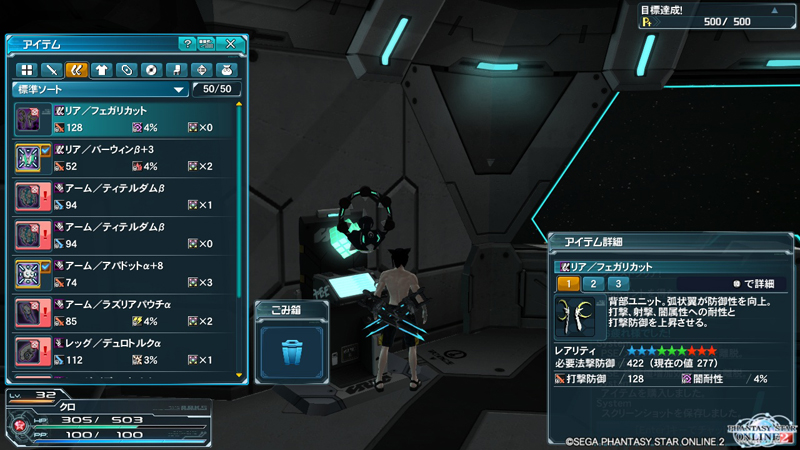Switch to the weapons sword tab
Viewport: 800px width, 450px height.
50,70
